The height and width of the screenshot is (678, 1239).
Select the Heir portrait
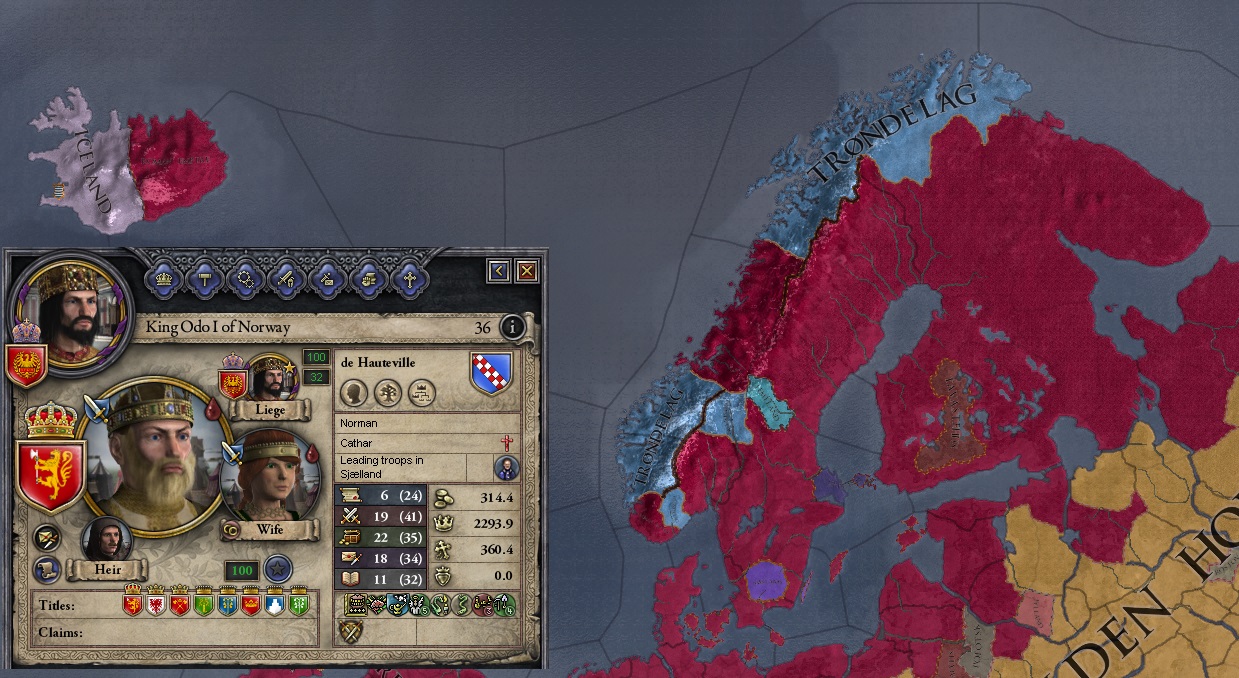click(106, 541)
